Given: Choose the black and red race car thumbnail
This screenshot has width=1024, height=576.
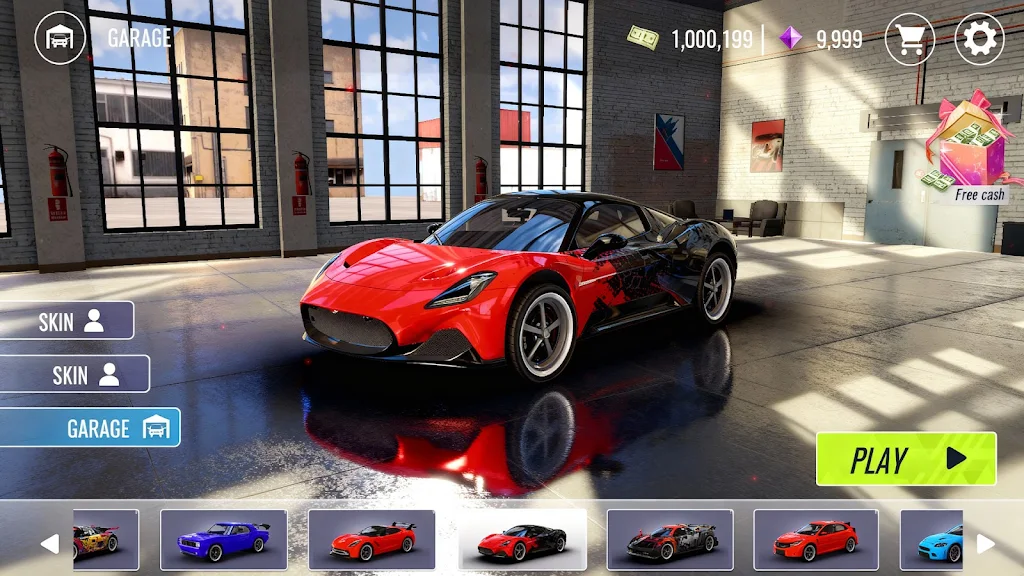Looking at the screenshot, I should (x=670, y=540).
